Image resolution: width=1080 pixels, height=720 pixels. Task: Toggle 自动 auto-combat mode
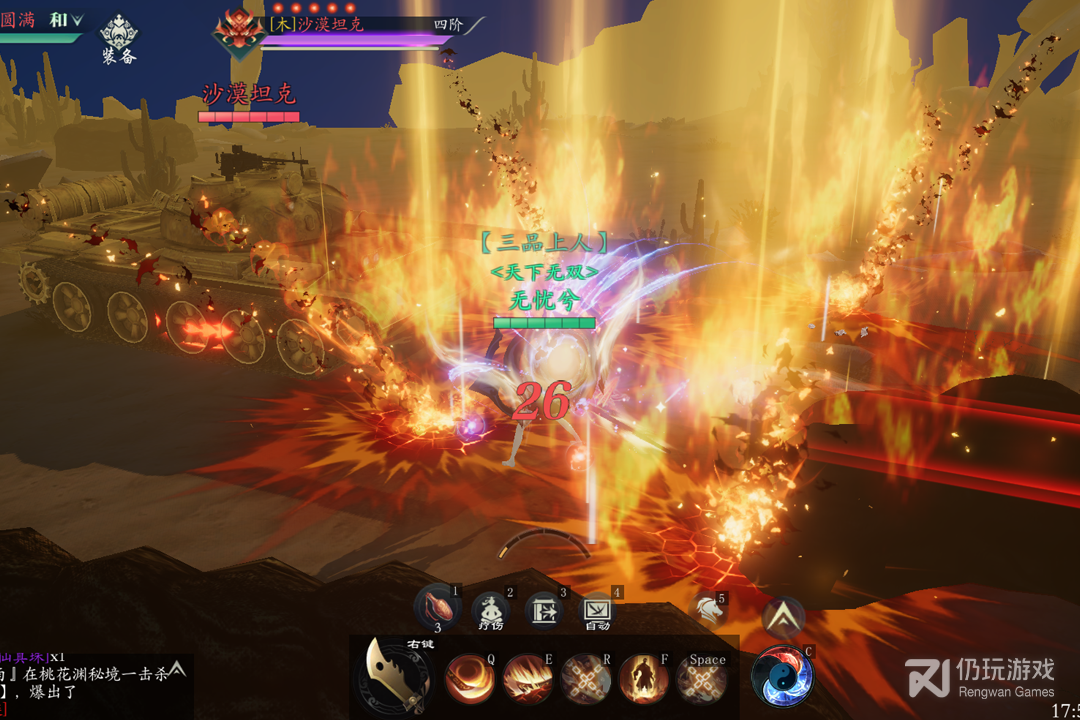[x=597, y=610]
